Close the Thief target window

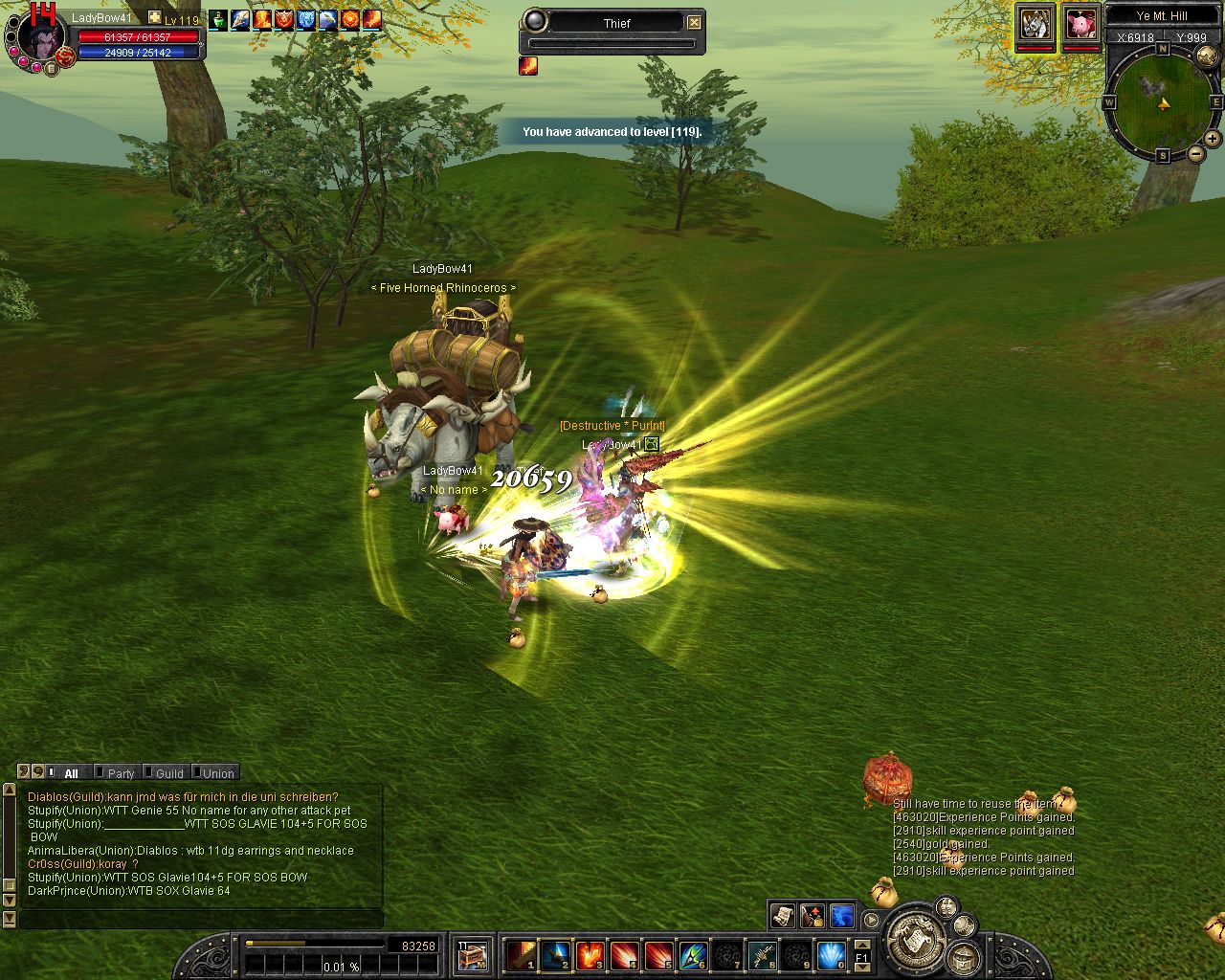(x=695, y=22)
